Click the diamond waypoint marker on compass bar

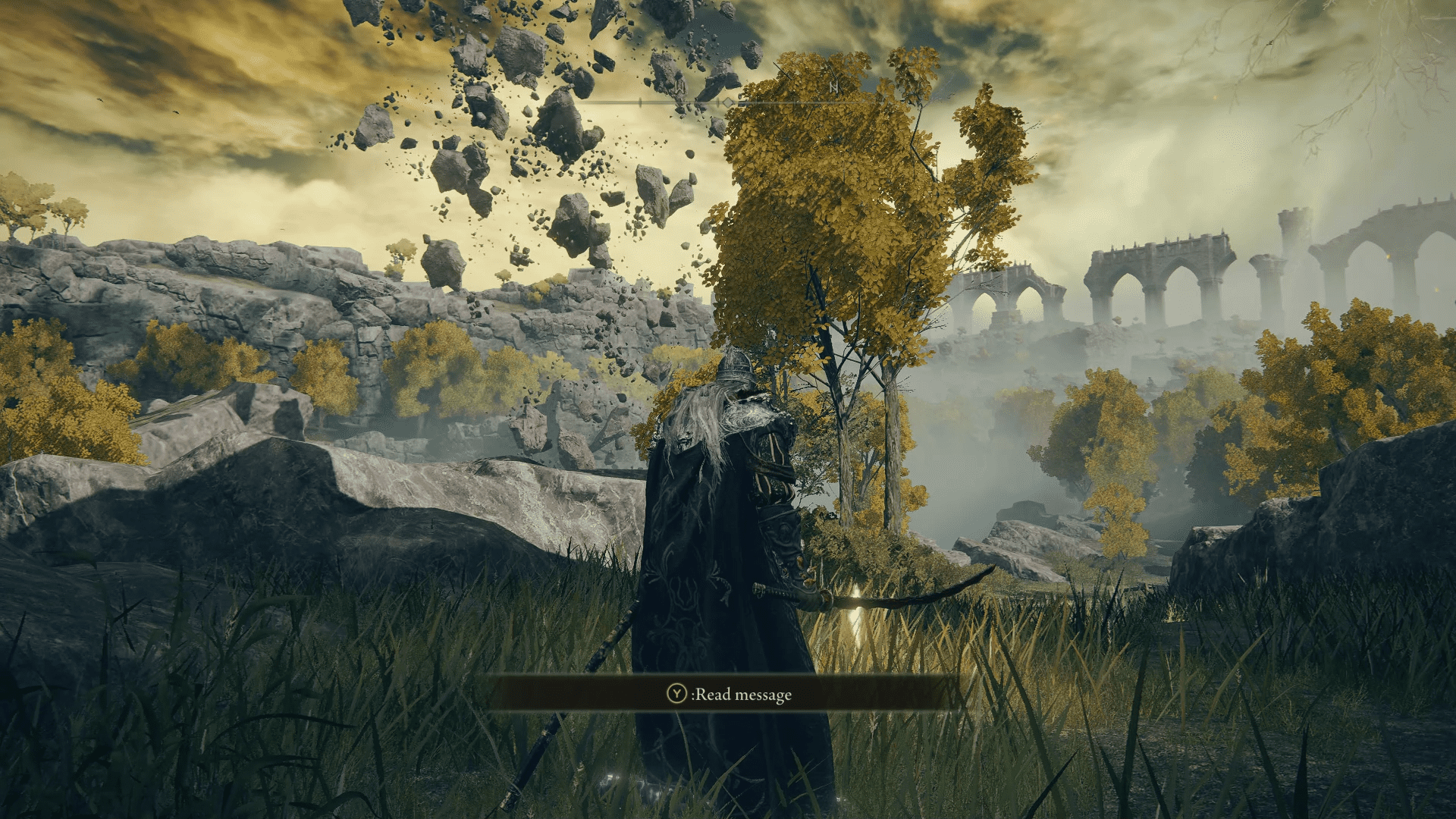[x=728, y=102]
